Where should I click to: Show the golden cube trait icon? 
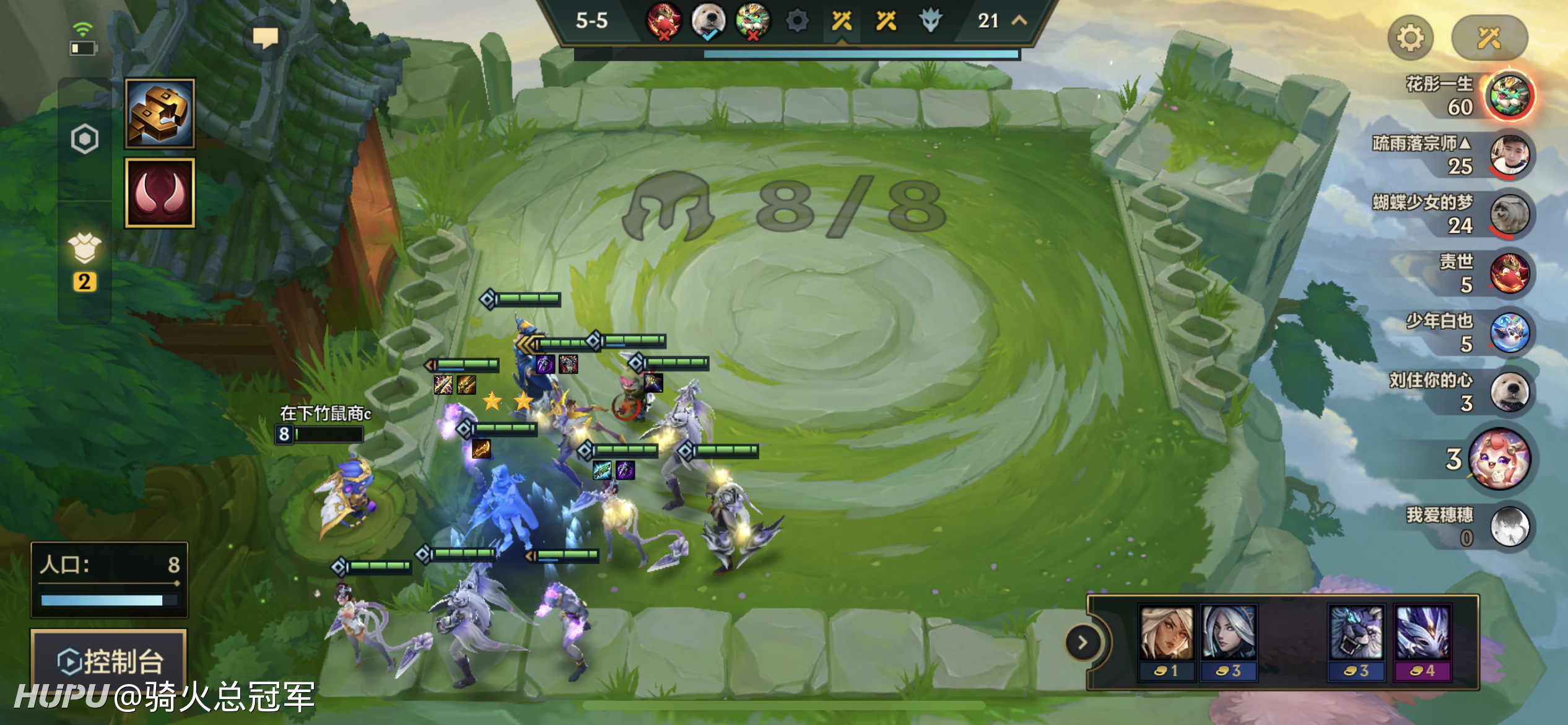coord(160,113)
